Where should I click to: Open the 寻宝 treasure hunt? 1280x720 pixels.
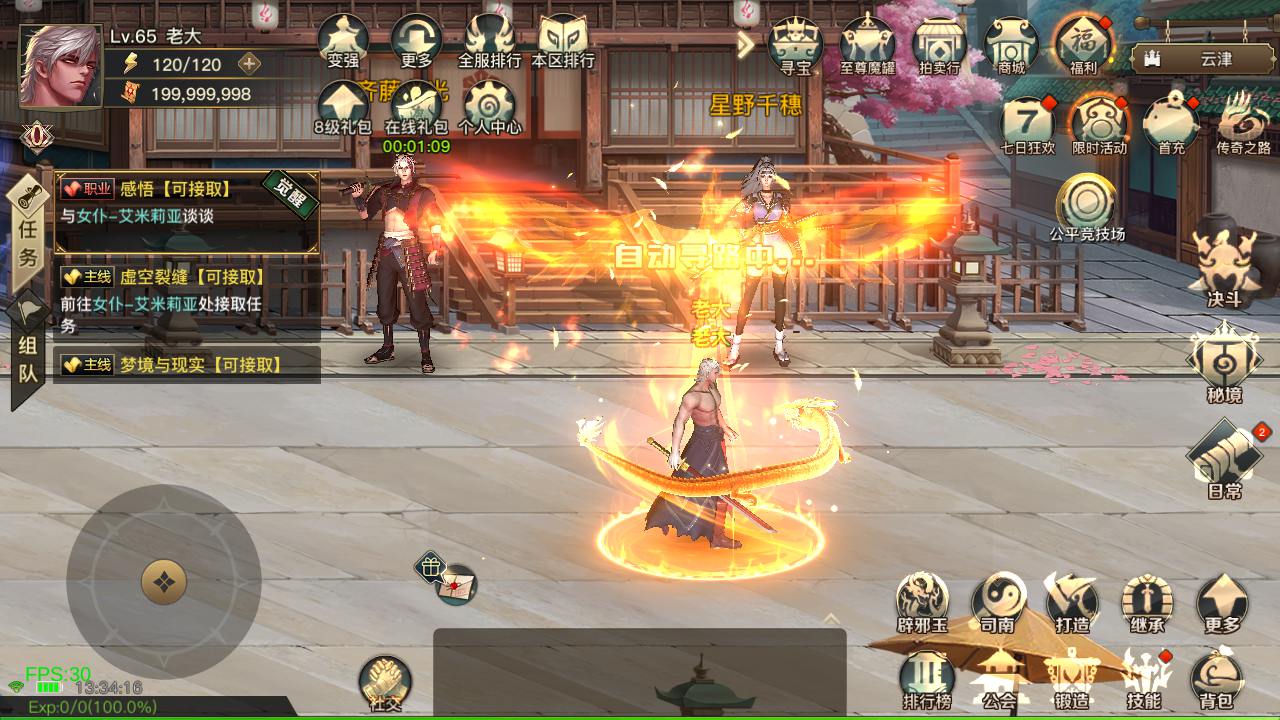pos(794,45)
